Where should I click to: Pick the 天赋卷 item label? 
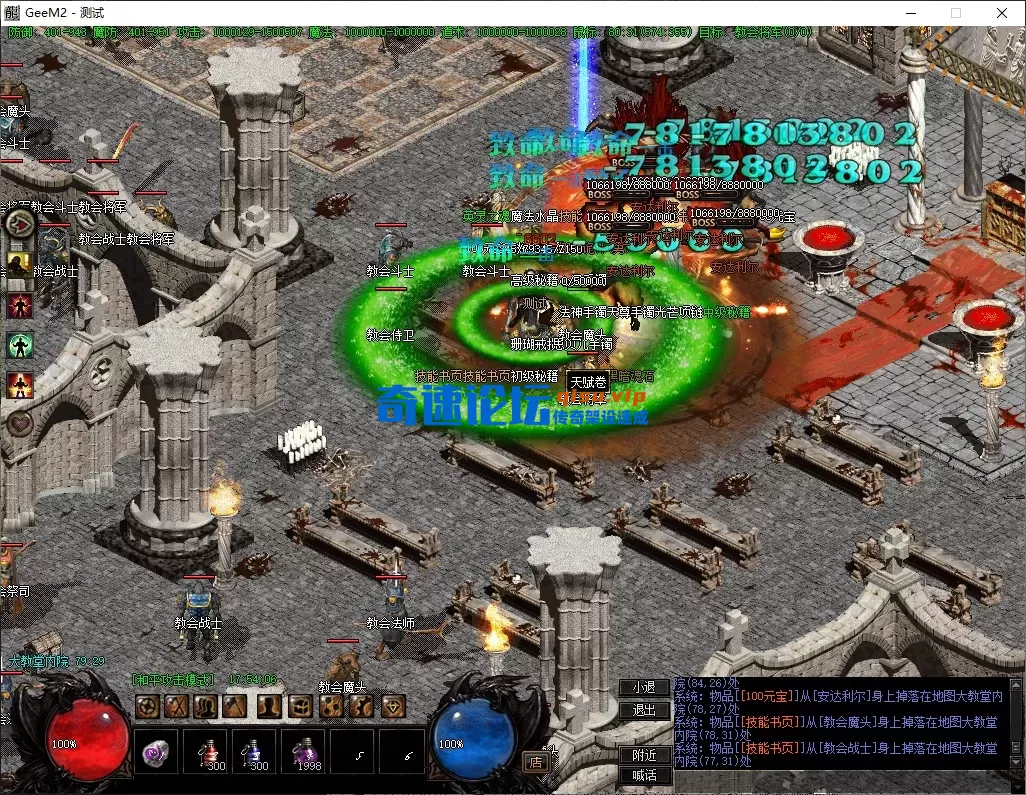[x=587, y=381]
